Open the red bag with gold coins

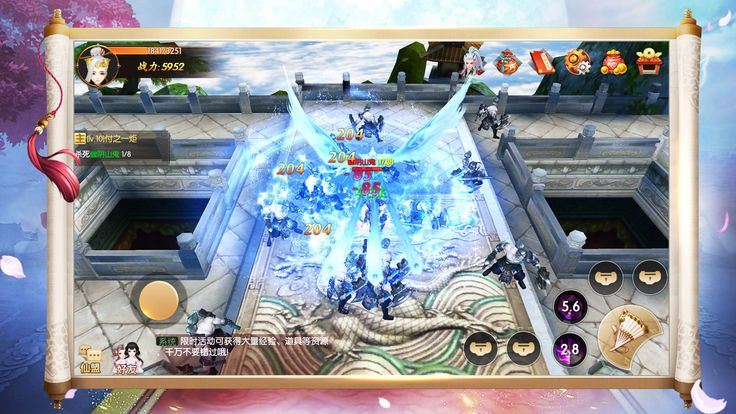[x=613, y=62]
